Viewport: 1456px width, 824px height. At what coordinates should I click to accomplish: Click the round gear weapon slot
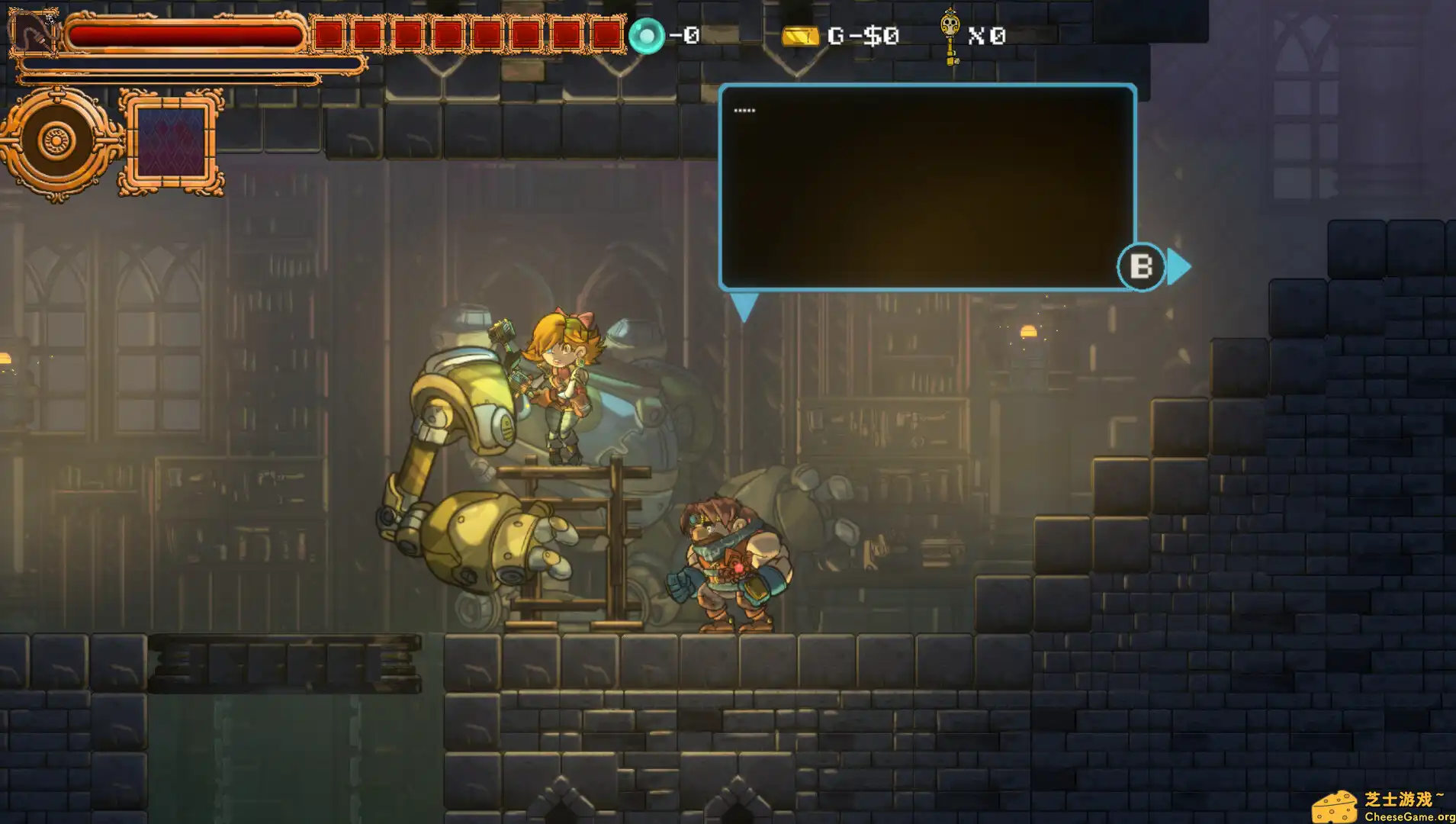(x=58, y=142)
